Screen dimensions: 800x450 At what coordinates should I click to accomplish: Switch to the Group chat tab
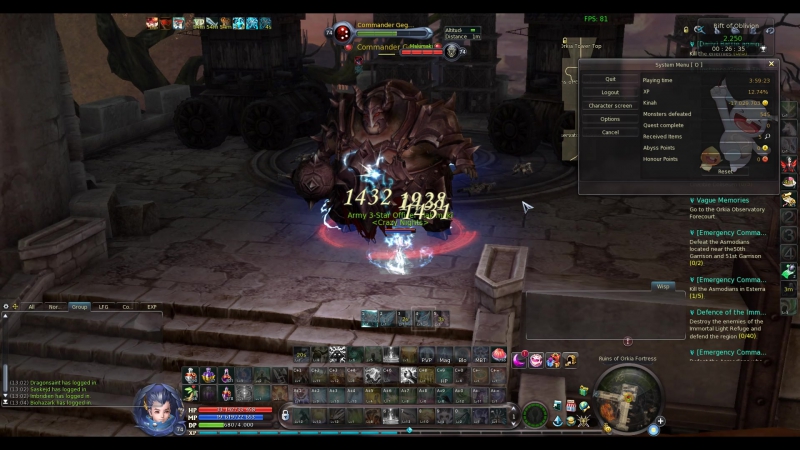click(79, 307)
